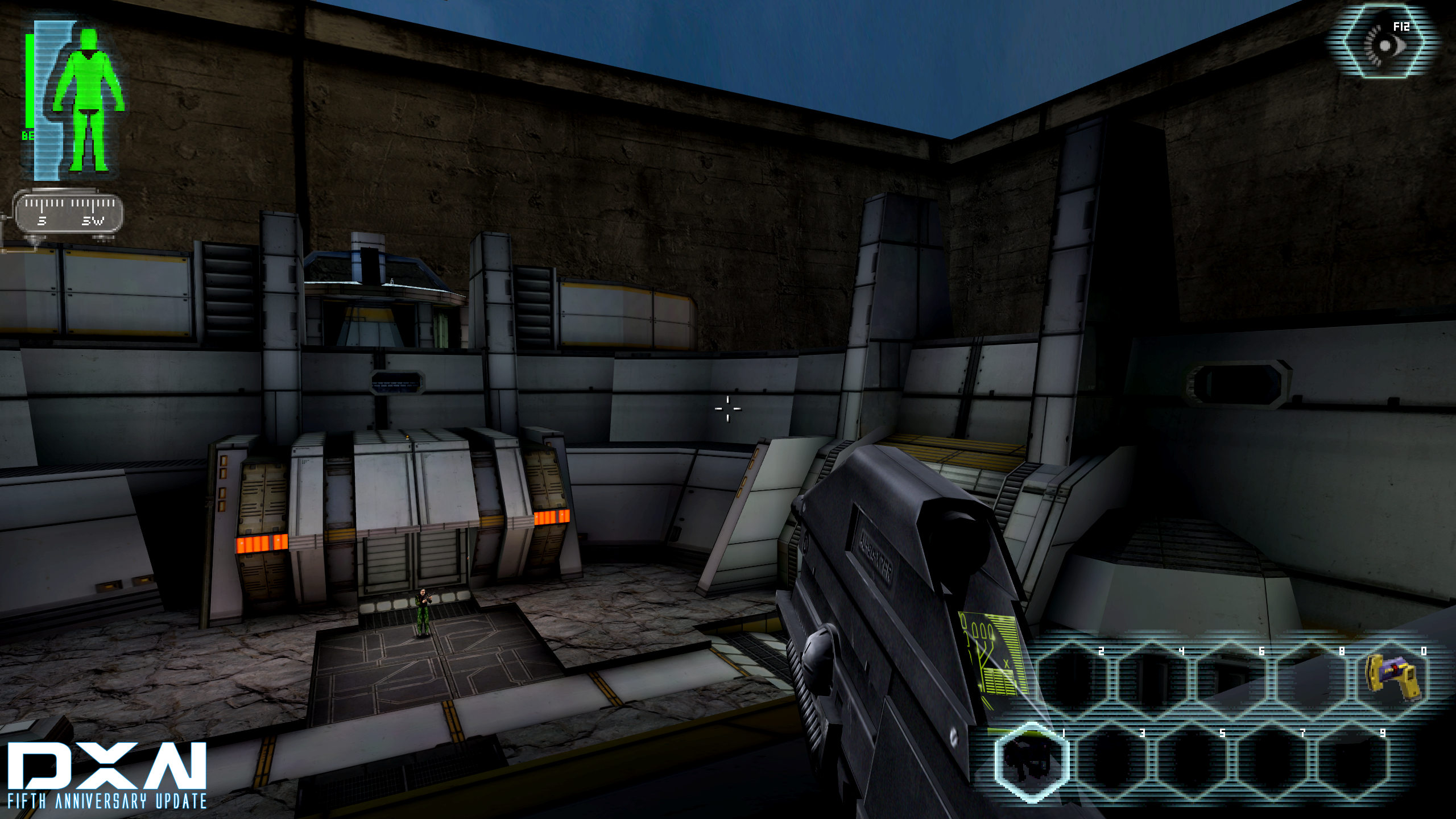1456x819 pixels.
Task: Activate the F12 light augmentation icon
Action: pyautogui.click(x=1385, y=42)
